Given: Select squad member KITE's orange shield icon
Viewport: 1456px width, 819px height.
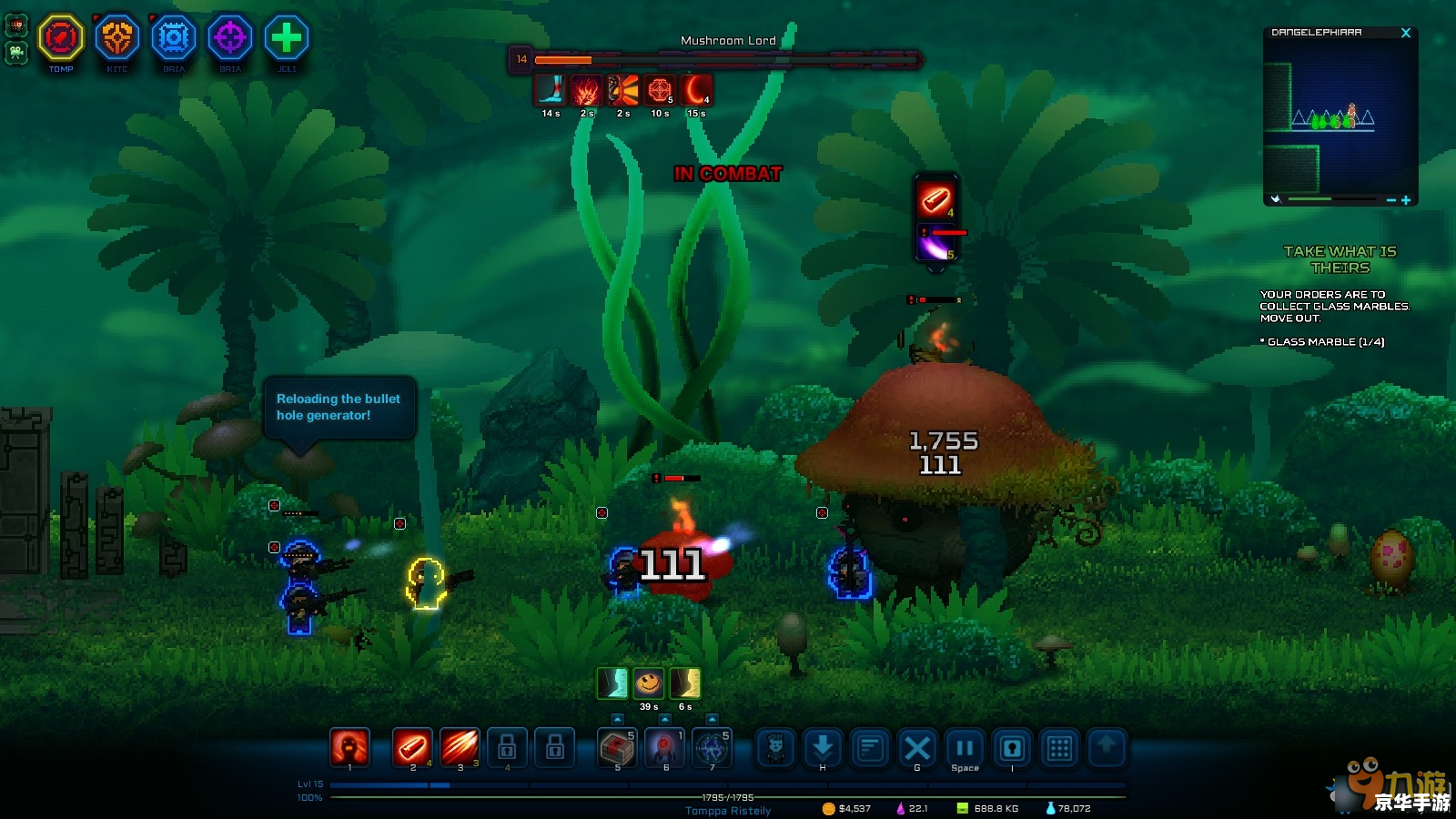Looking at the screenshot, I should (117, 38).
